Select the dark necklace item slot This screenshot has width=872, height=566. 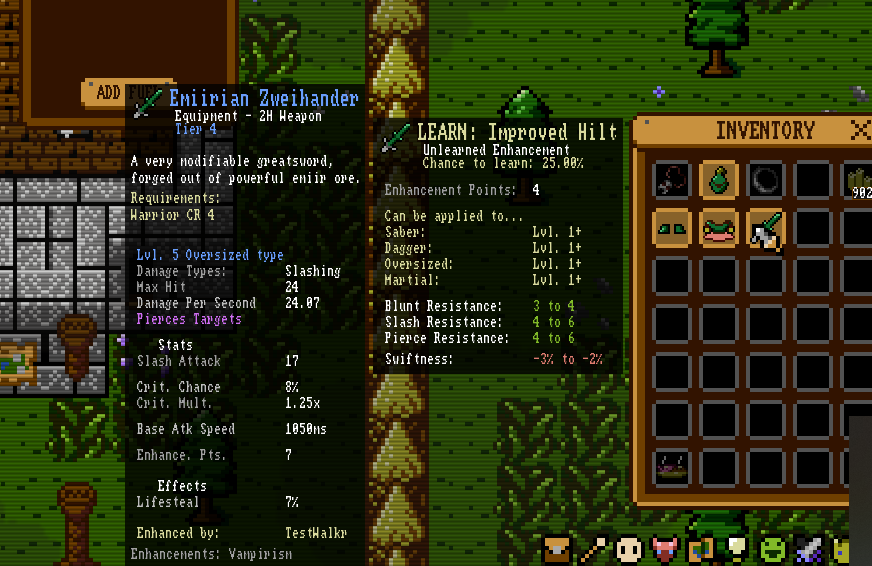[671, 180]
